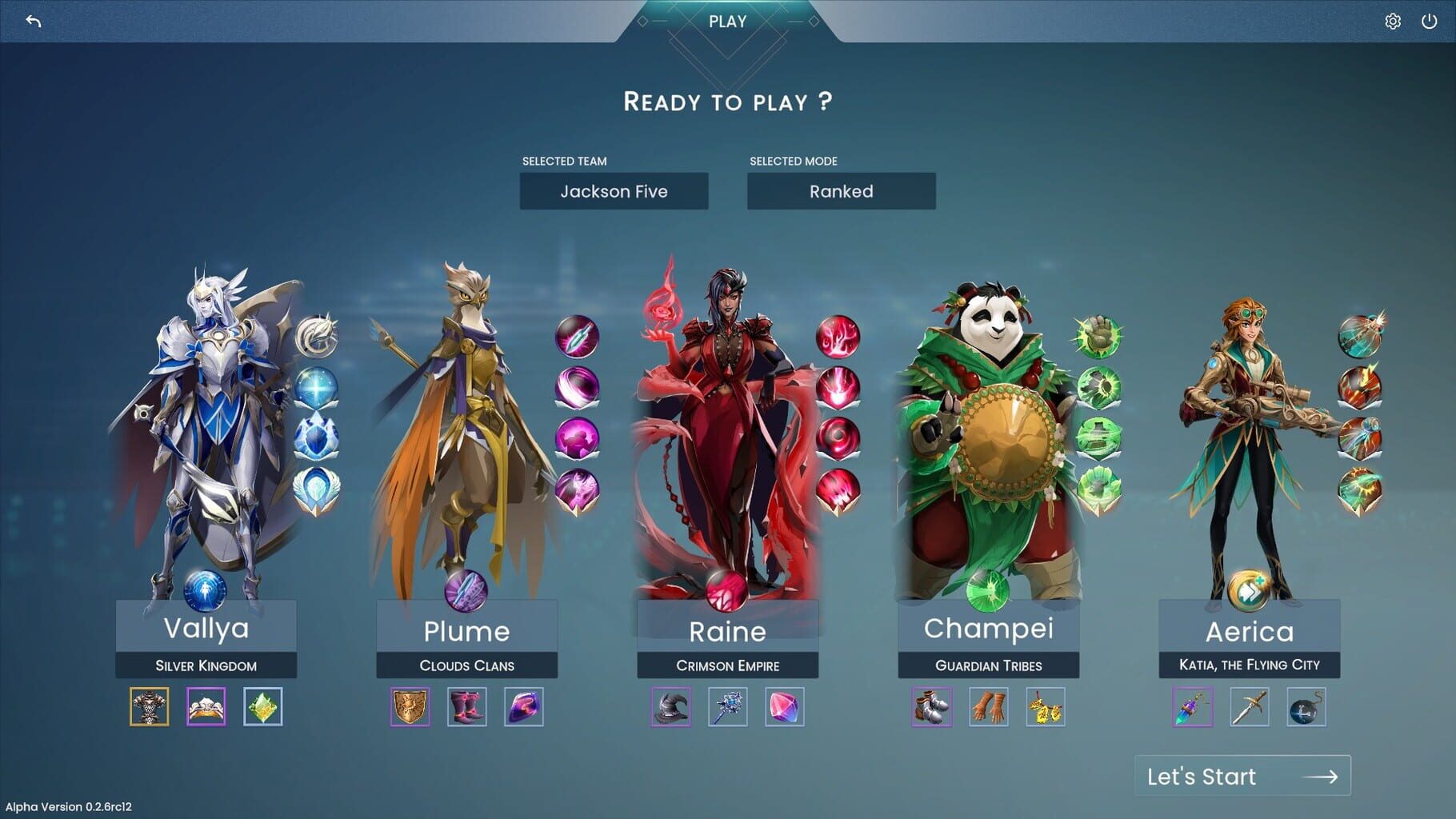Viewport: 1456px width, 819px height.
Task: Click Aerica's golden speed role emblem
Action: pyautogui.click(x=1248, y=592)
